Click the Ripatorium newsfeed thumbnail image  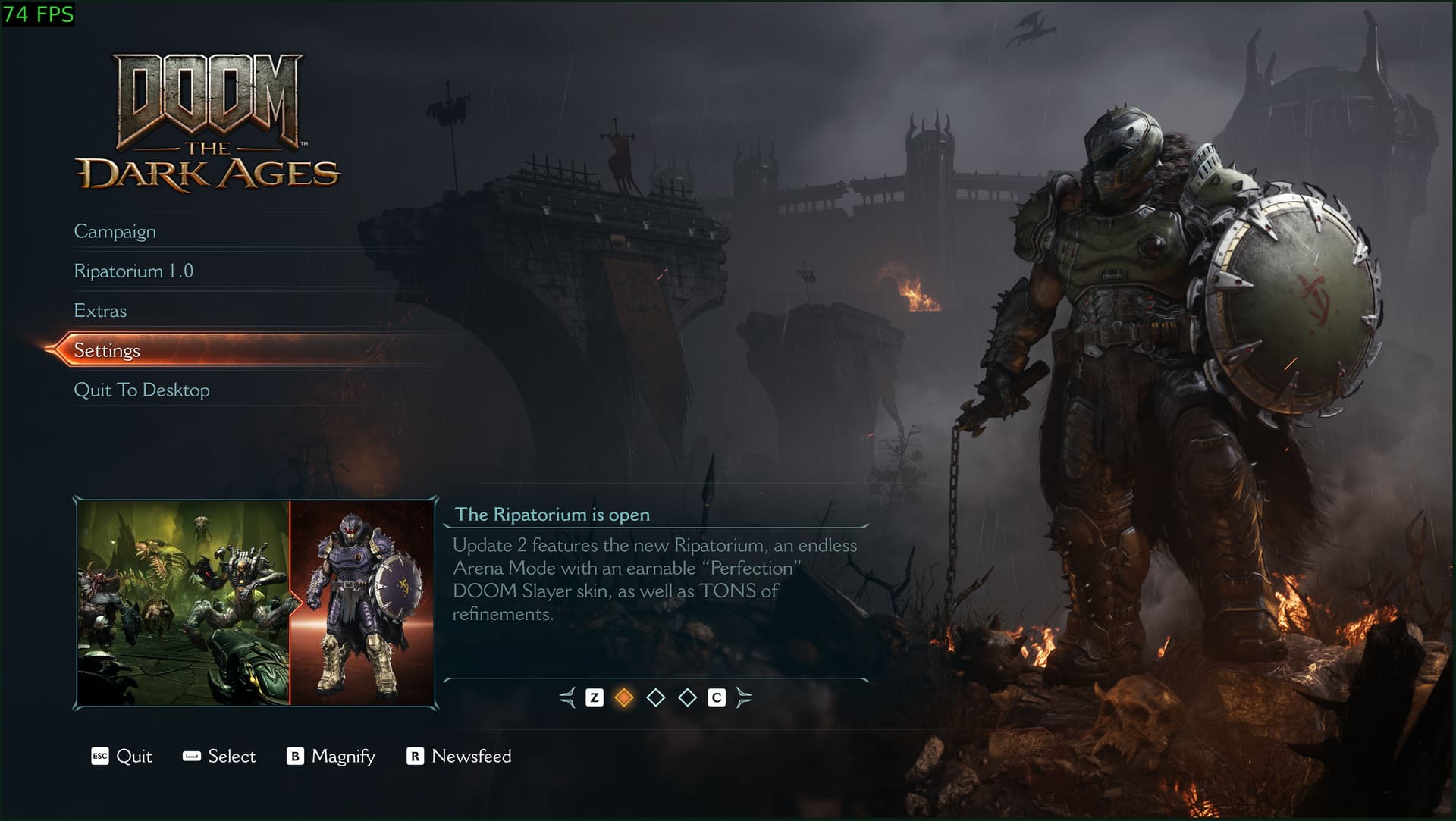(x=256, y=603)
